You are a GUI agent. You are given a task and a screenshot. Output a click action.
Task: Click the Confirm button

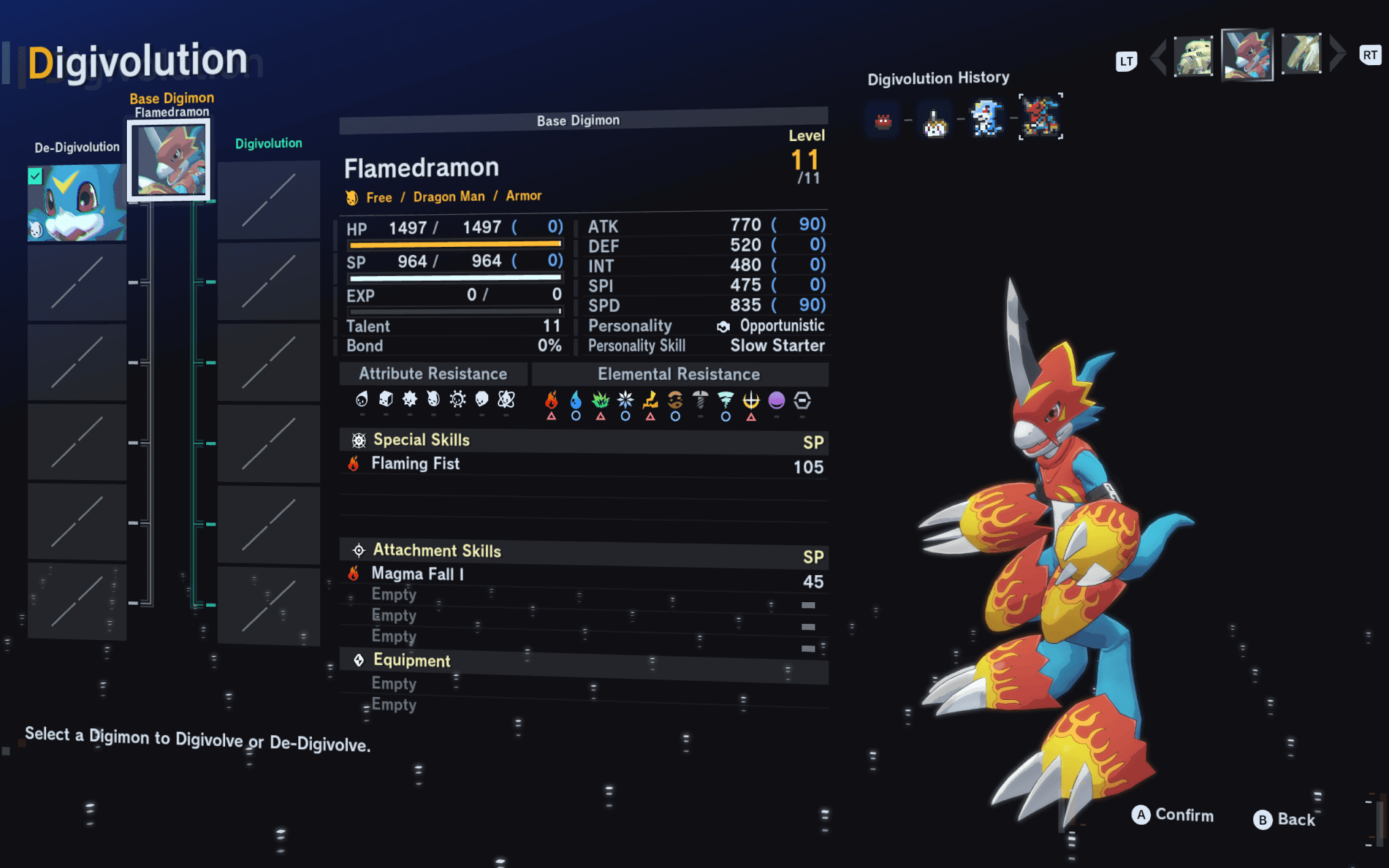[1173, 815]
